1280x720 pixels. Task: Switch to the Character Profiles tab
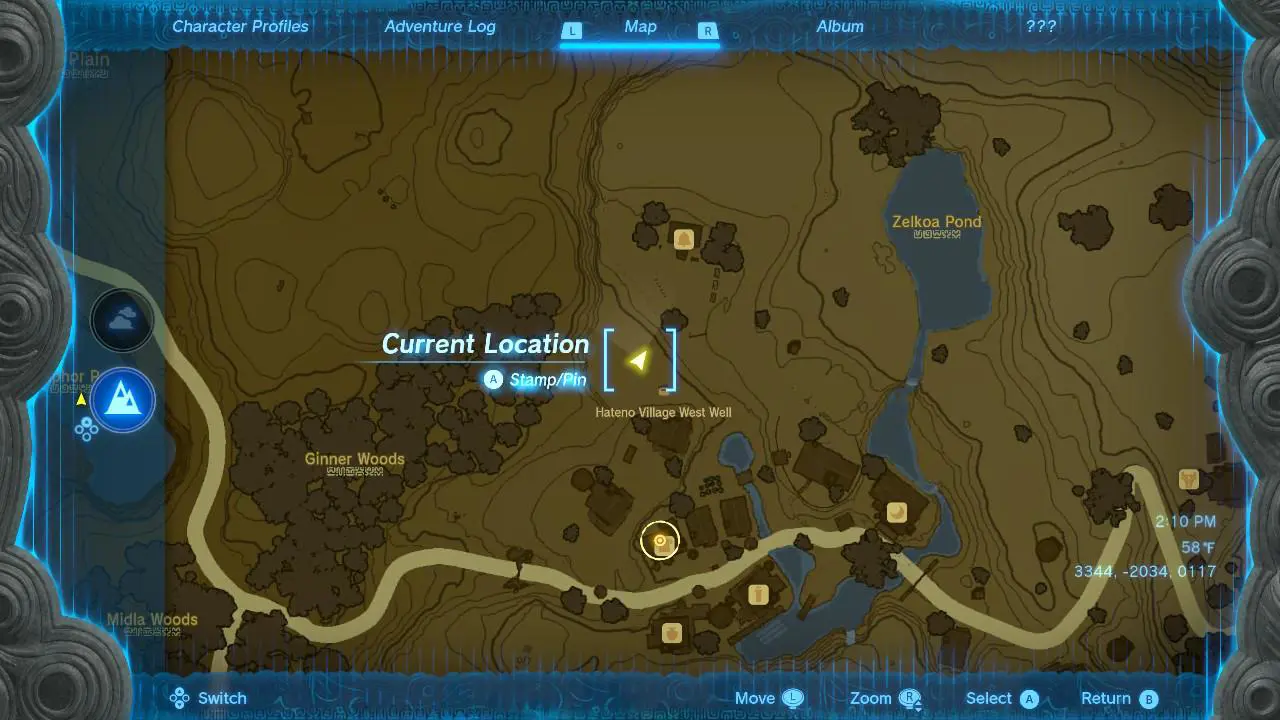coord(240,26)
